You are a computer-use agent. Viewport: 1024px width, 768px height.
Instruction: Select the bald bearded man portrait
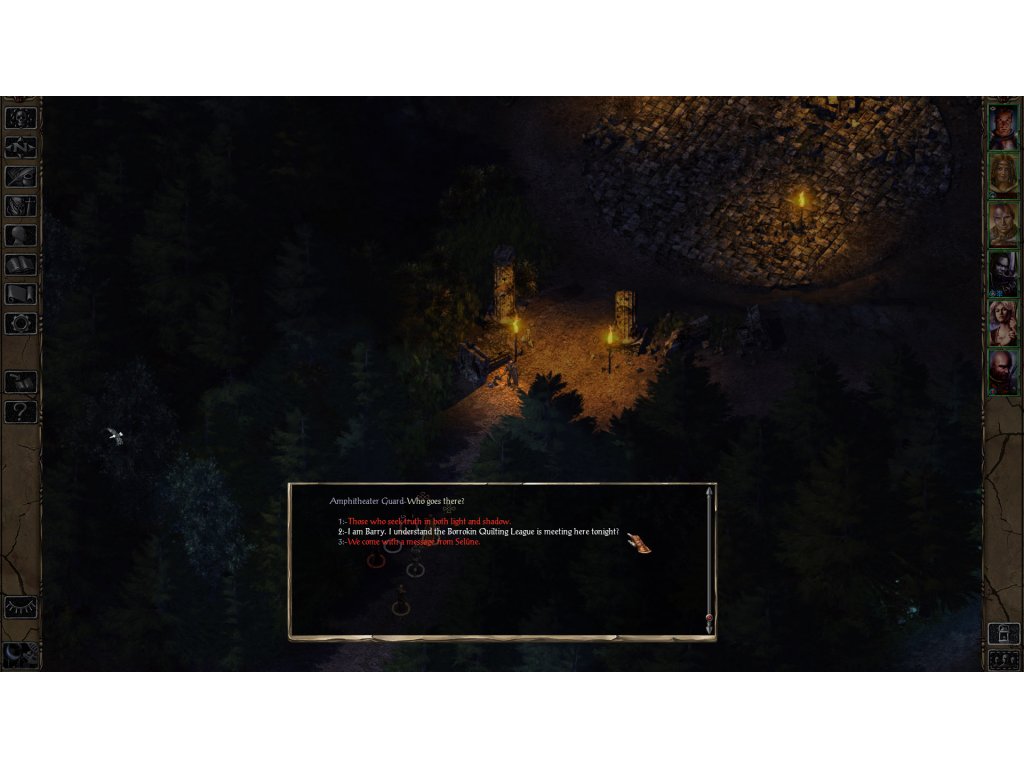pos(1003,371)
